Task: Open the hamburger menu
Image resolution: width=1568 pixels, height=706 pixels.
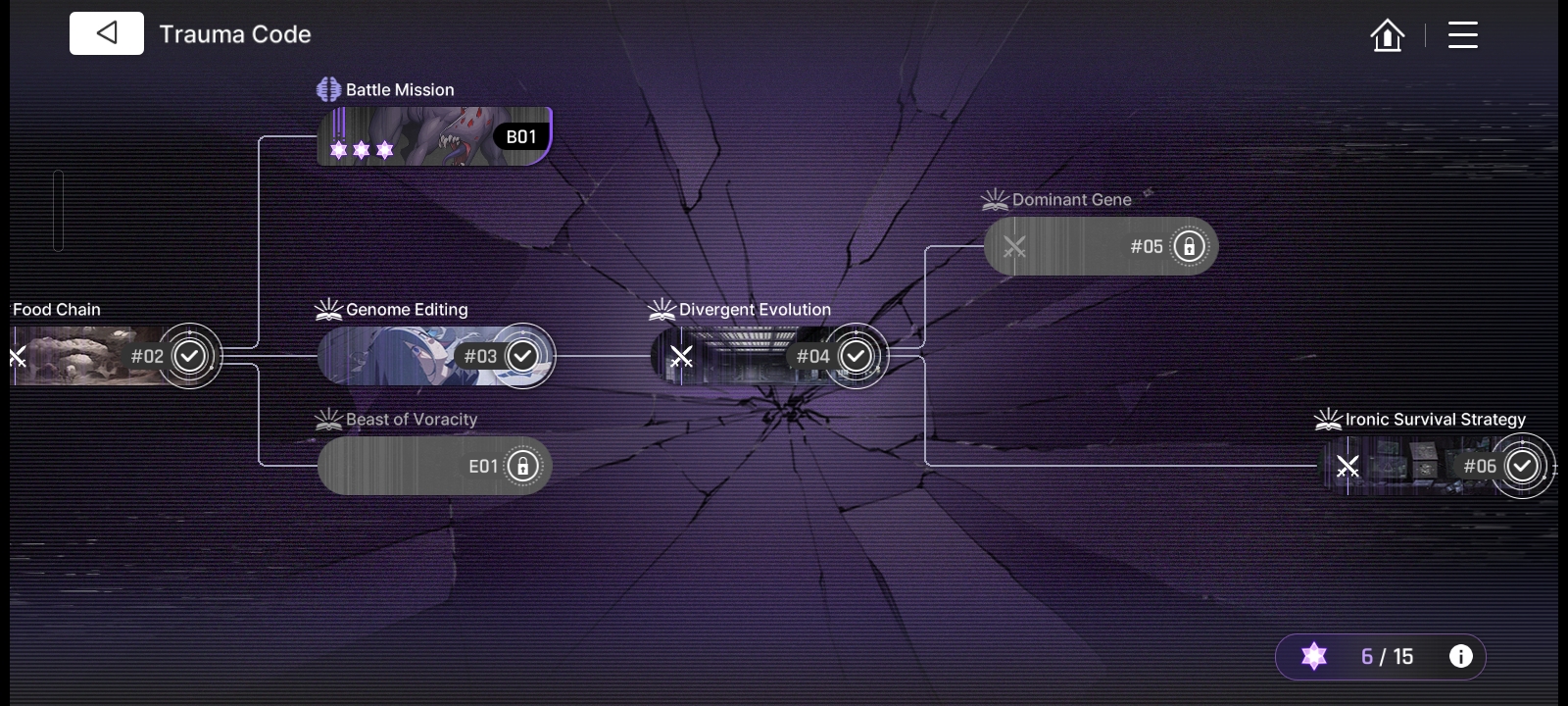Action: click(1462, 35)
